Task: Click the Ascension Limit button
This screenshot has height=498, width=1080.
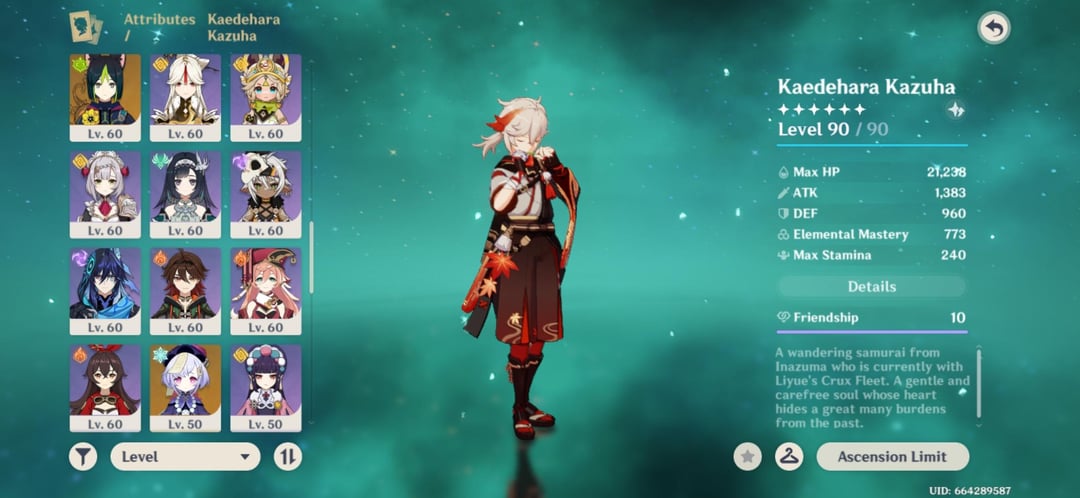Action: [893, 457]
